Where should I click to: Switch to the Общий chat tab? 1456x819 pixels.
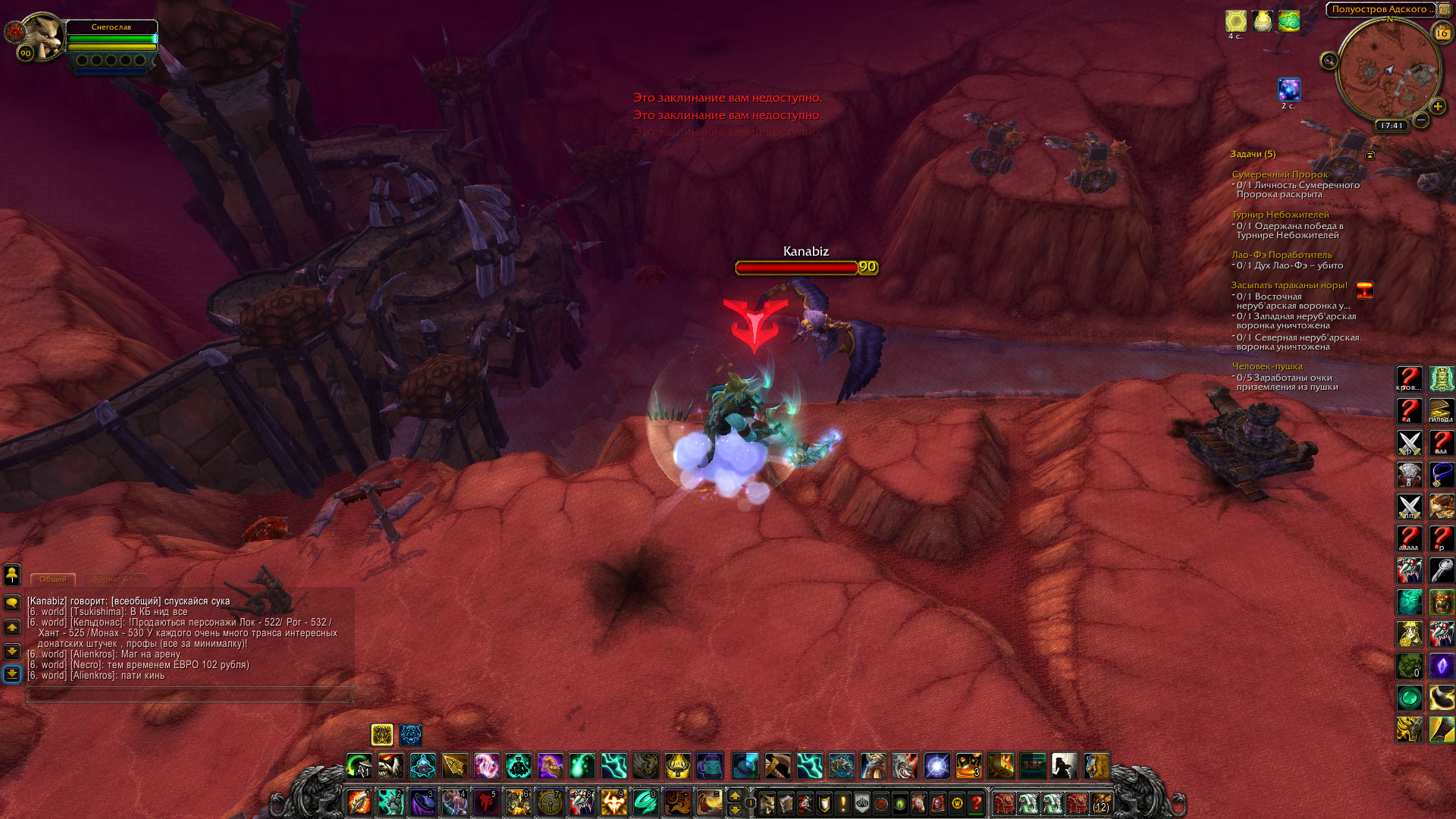(53, 579)
